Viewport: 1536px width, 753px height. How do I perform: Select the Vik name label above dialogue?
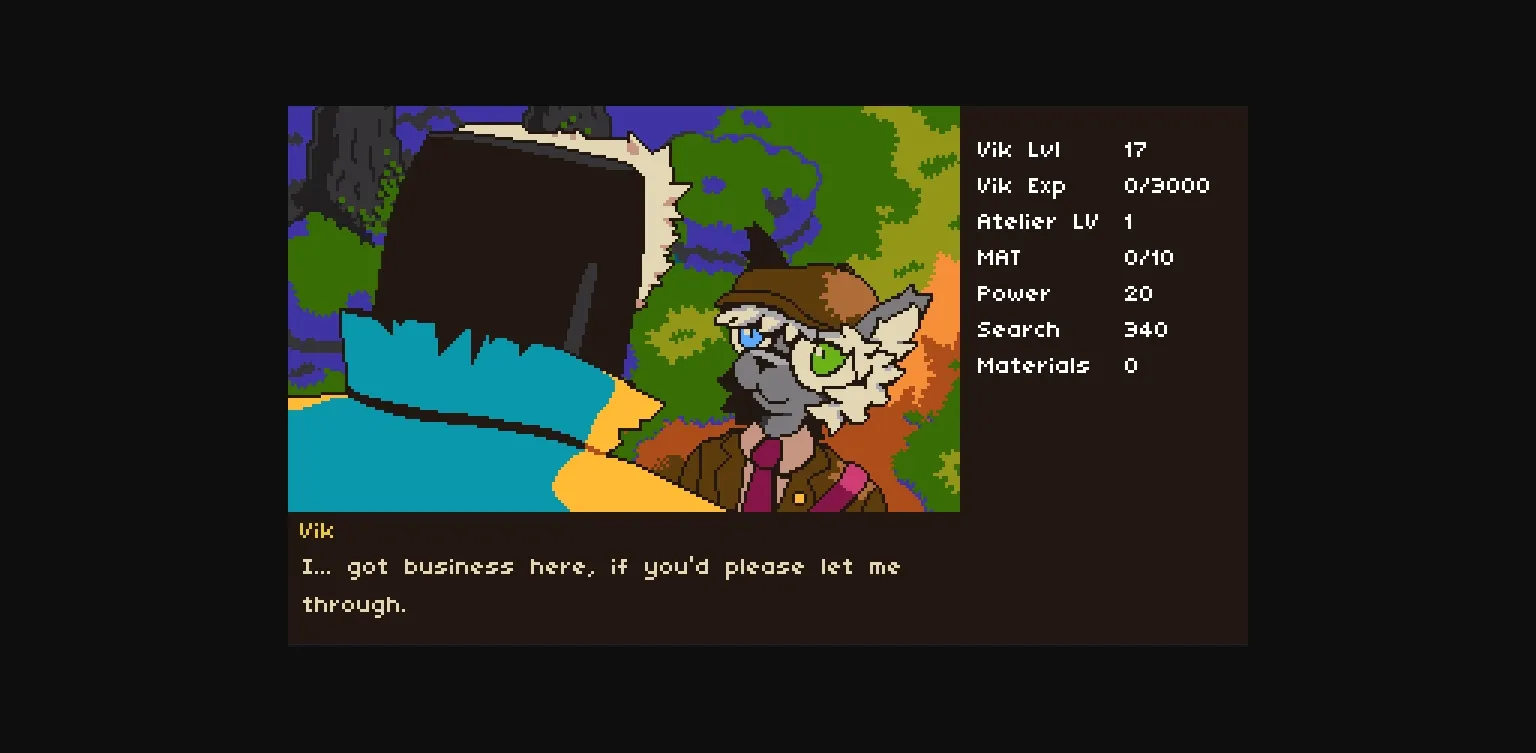click(315, 531)
